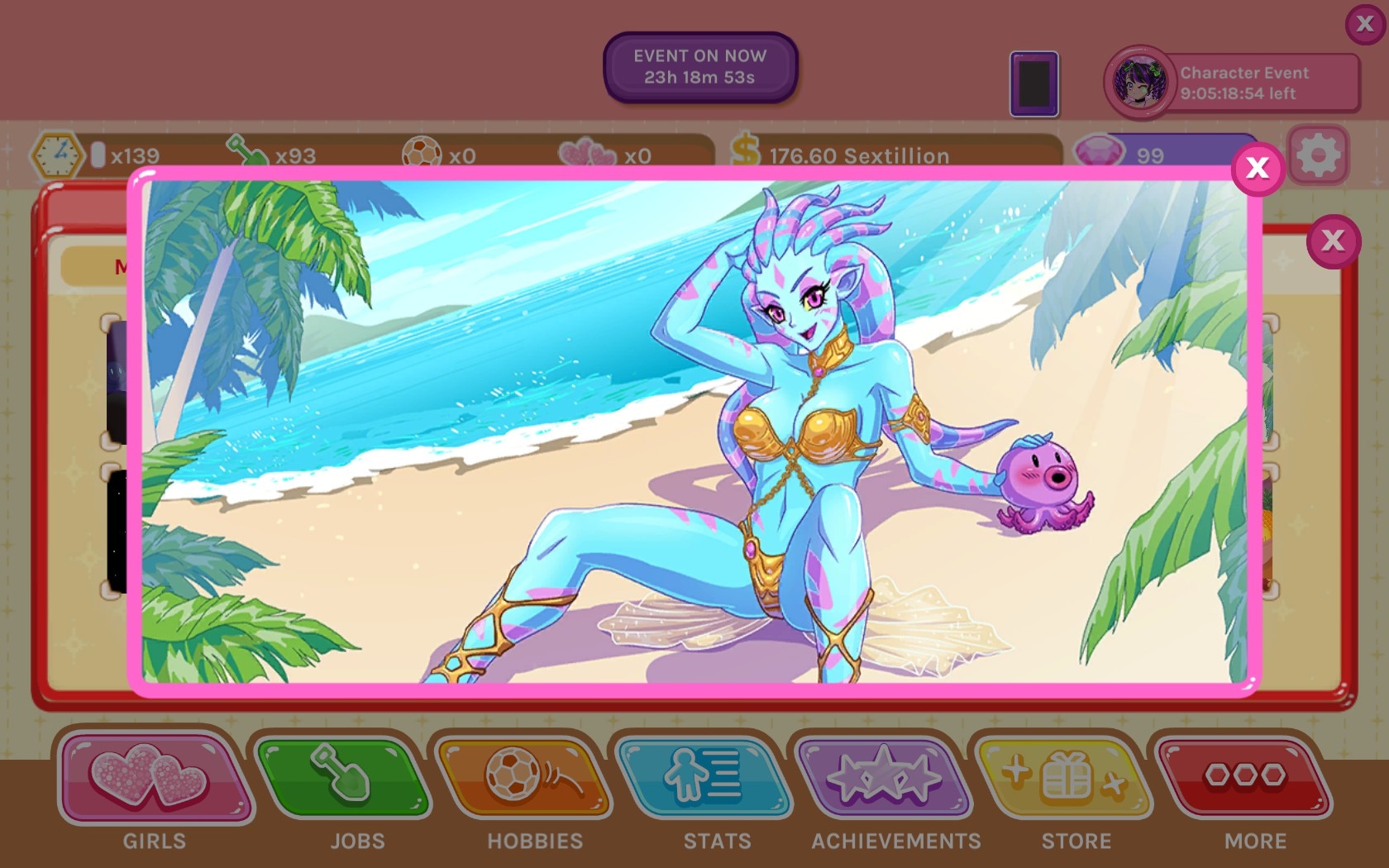Close the pink-framed beach image popup
The width and height of the screenshot is (1389, 868).
(1257, 169)
